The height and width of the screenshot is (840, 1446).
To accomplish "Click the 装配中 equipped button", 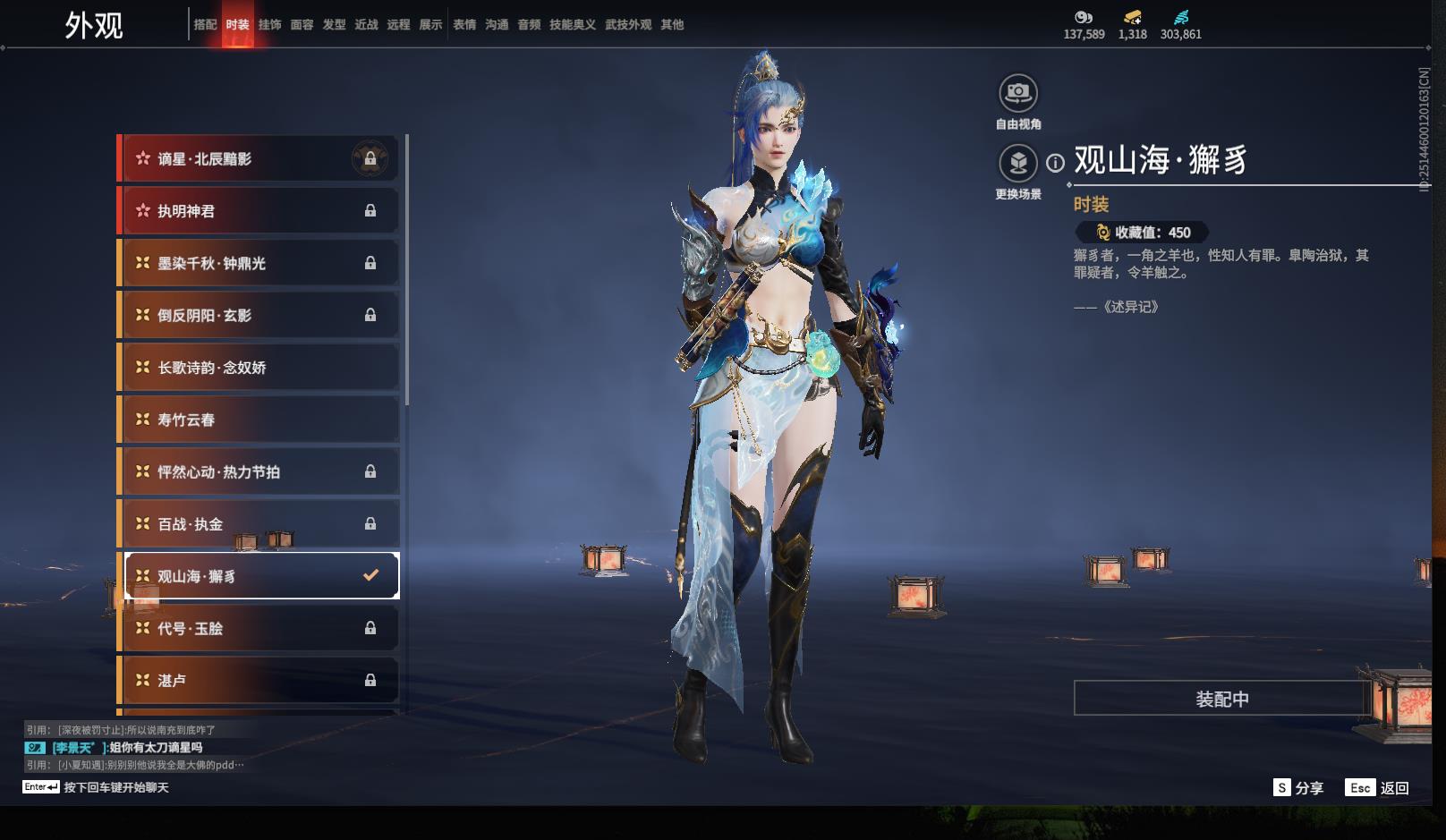I will coord(1221,699).
